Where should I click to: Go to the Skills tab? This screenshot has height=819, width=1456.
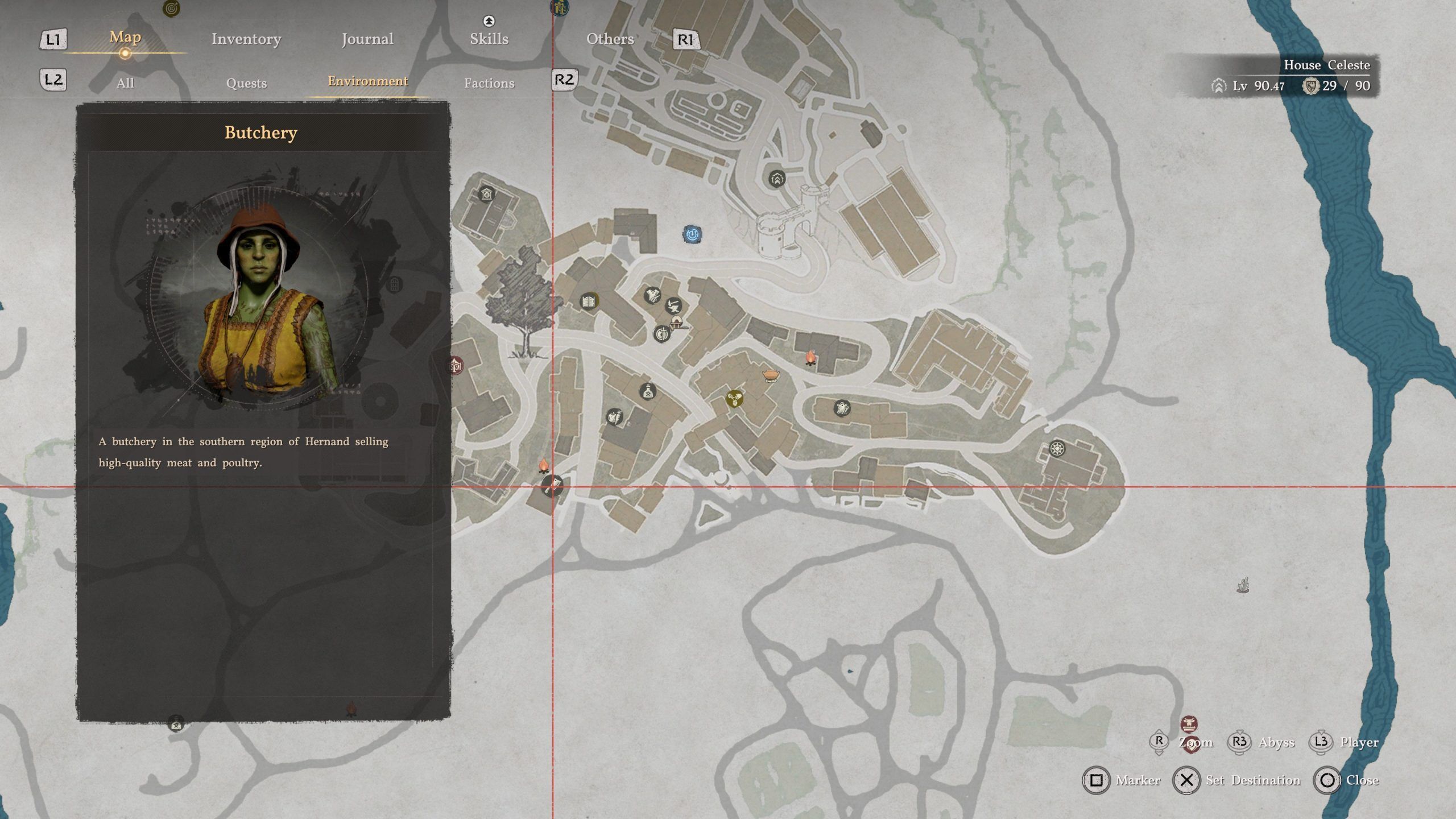point(489,39)
